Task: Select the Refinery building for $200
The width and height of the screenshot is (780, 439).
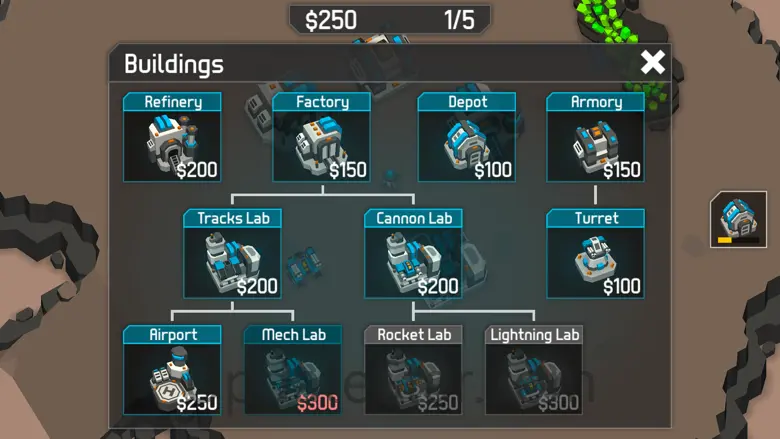Action: click(172, 138)
